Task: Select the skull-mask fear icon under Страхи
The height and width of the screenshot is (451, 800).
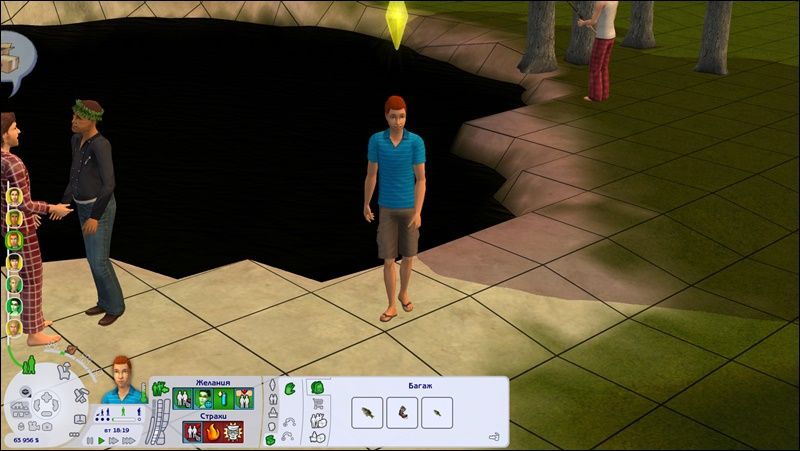Action: (233, 432)
